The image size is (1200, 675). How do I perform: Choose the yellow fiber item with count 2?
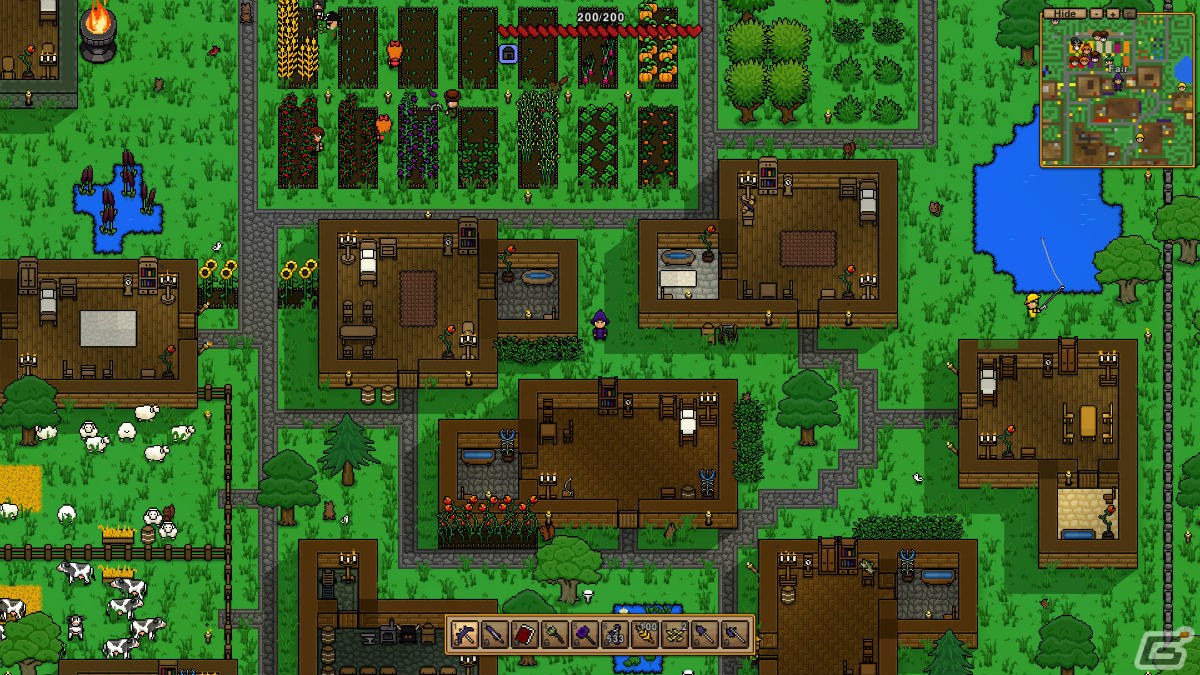click(x=674, y=634)
